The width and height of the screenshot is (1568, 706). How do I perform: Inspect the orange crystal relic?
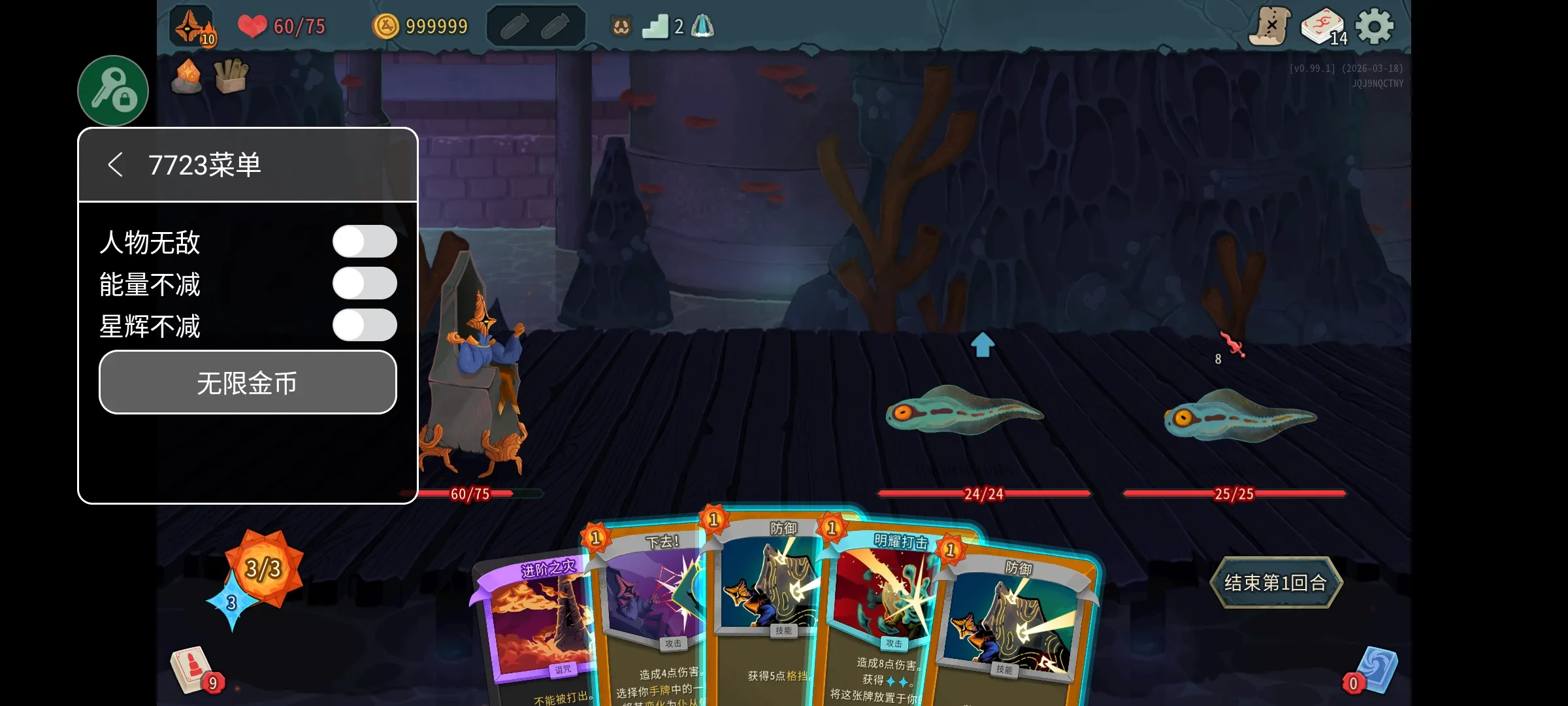tap(188, 76)
